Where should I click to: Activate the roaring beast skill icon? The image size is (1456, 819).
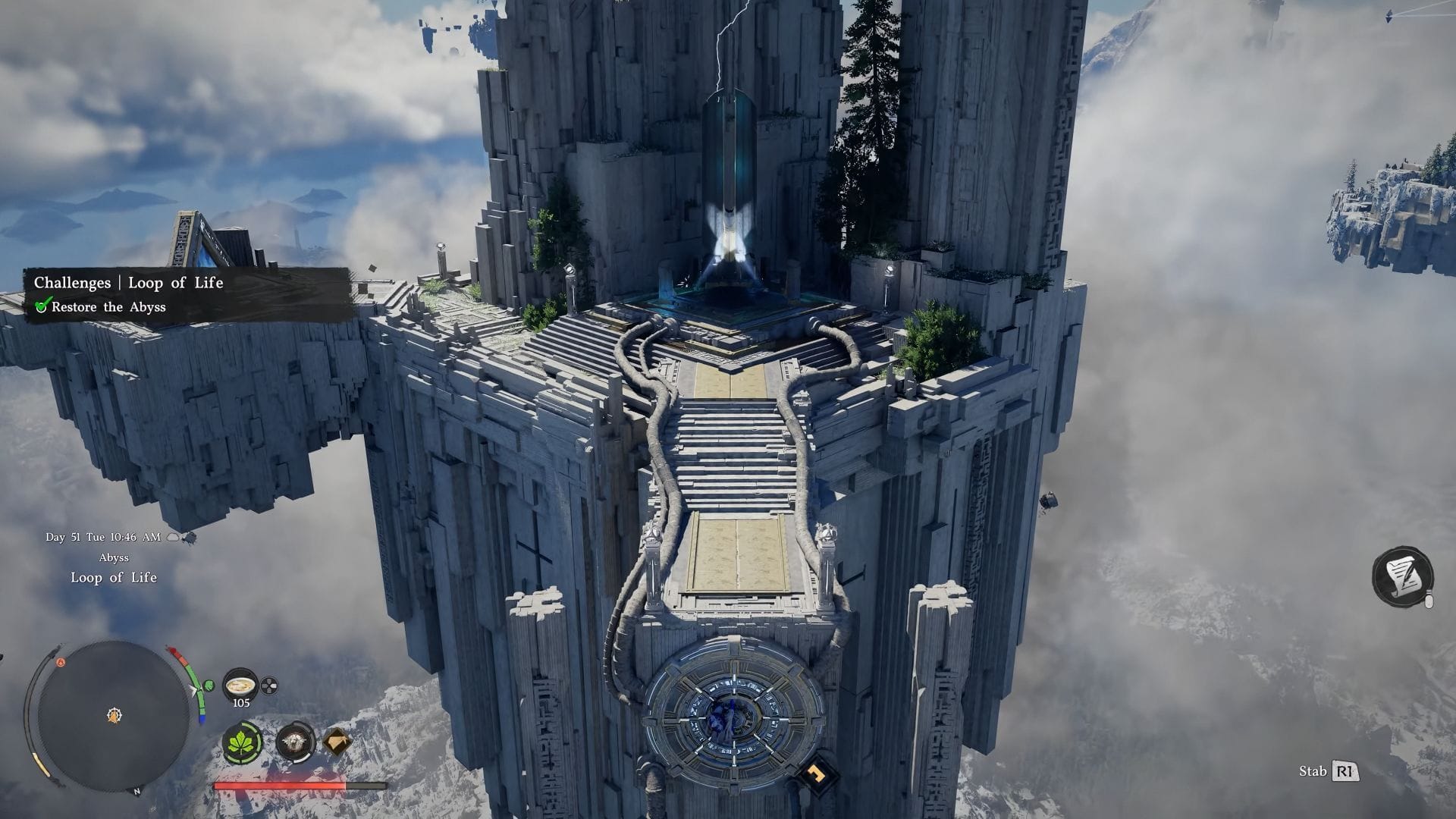[295, 742]
